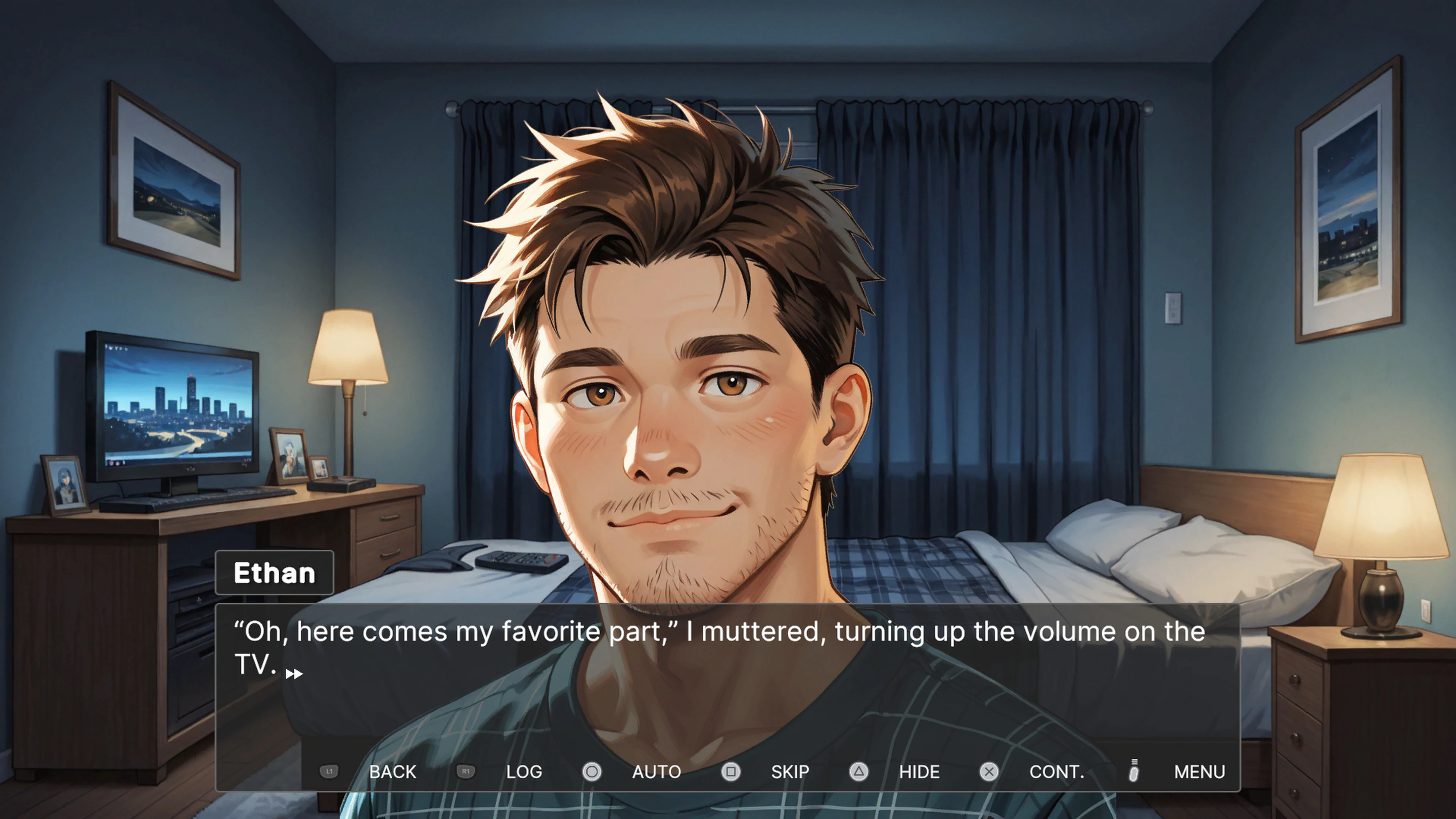Select the Circle button icon next to AUTO
This screenshot has width=1456, height=819.
pyautogui.click(x=592, y=772)
